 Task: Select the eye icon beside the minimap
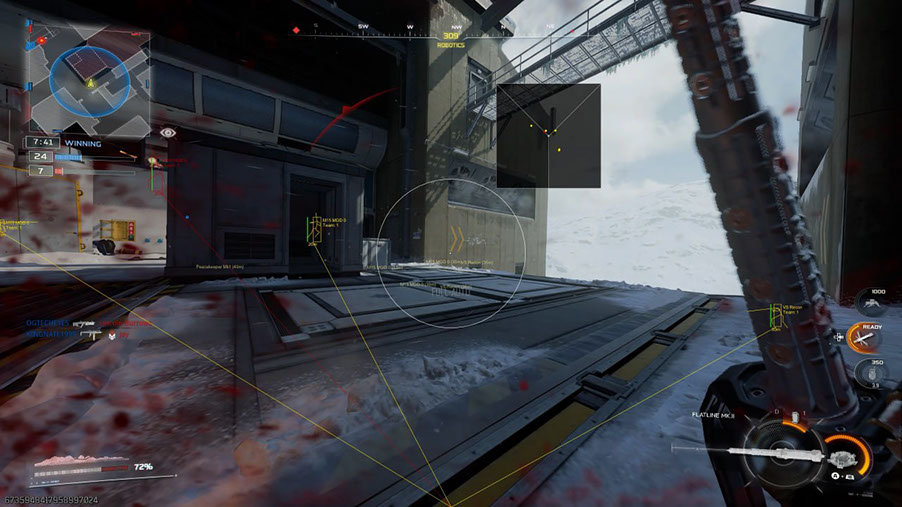point(167,131)
